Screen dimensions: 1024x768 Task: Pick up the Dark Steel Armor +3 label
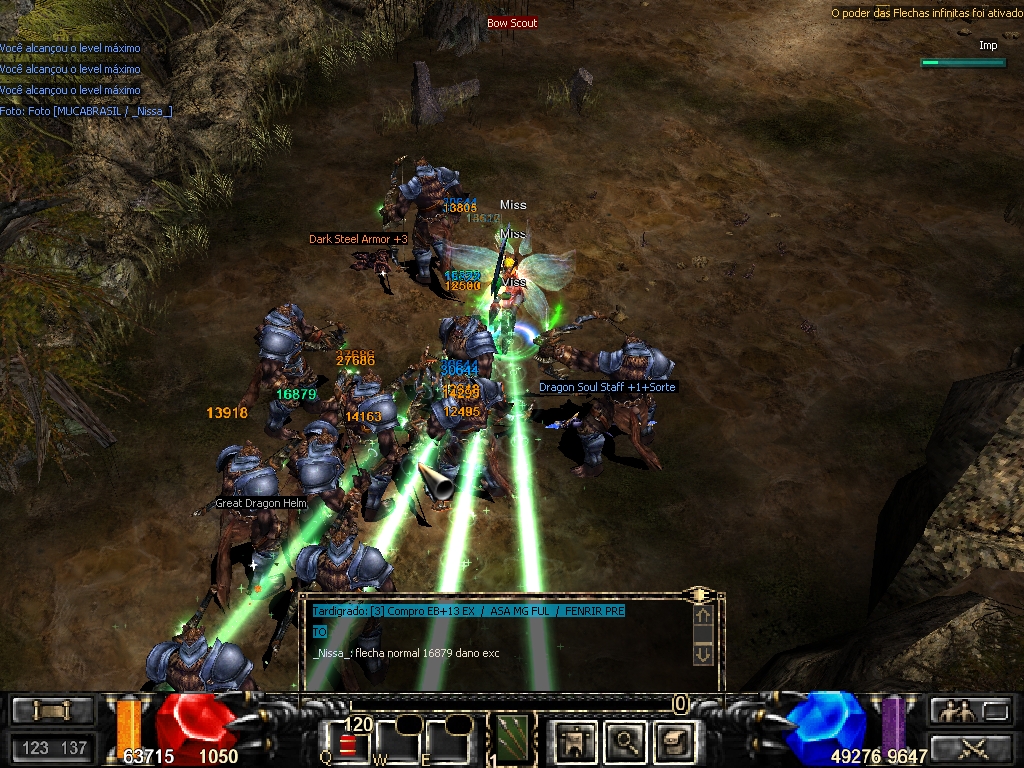tap(358, 240)
